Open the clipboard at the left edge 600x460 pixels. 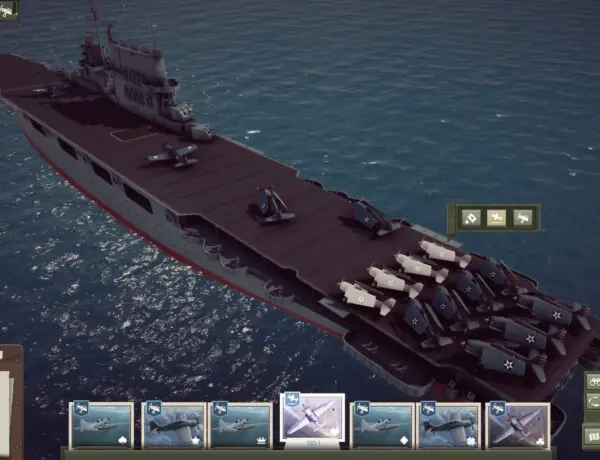[x=10, y=400]
